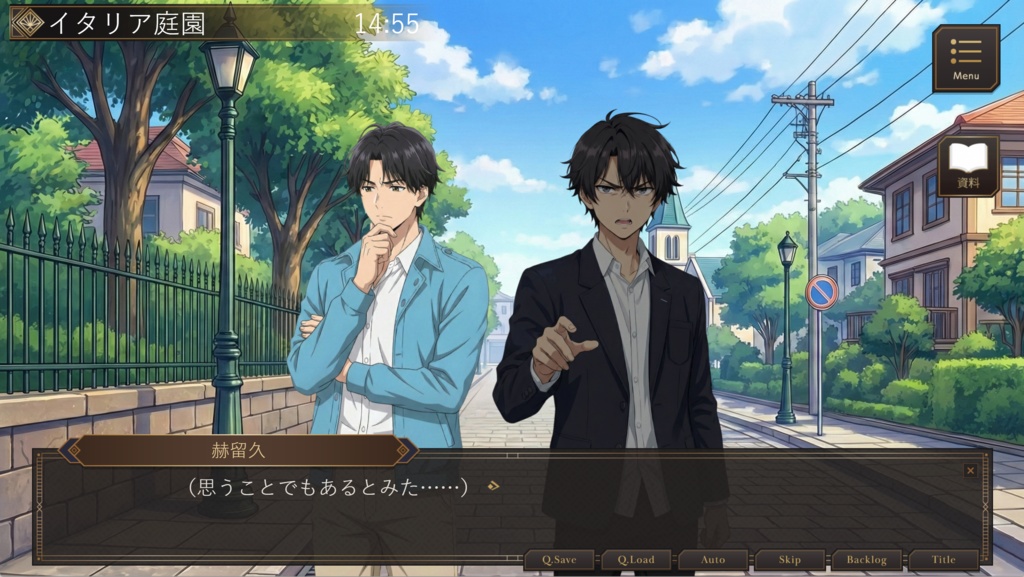Open the Menu button
The height and width of the screenshot is (577, 1024).
pos(966,58)
